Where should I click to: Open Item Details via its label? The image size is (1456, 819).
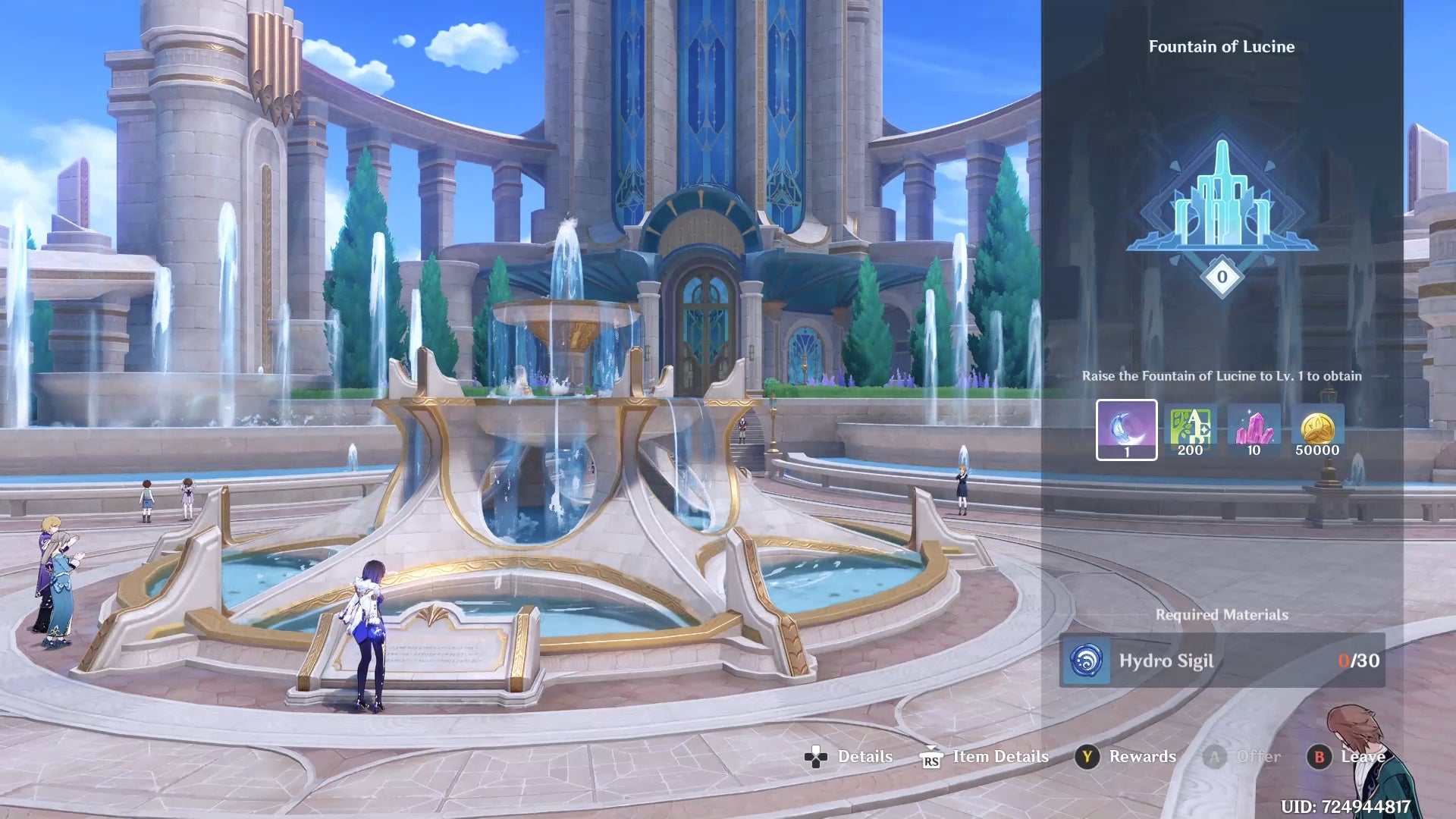(1000, 757)
